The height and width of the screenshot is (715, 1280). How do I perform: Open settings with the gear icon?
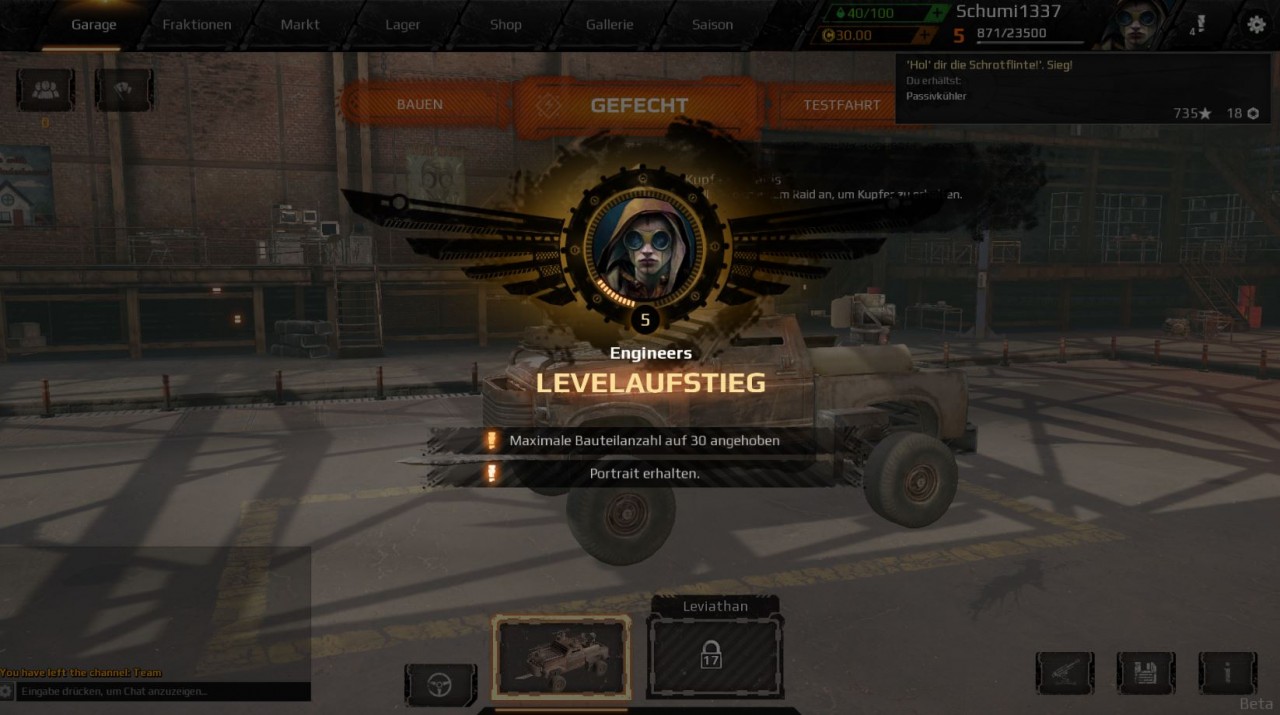pyautogui.click(x=1257, y=25)
